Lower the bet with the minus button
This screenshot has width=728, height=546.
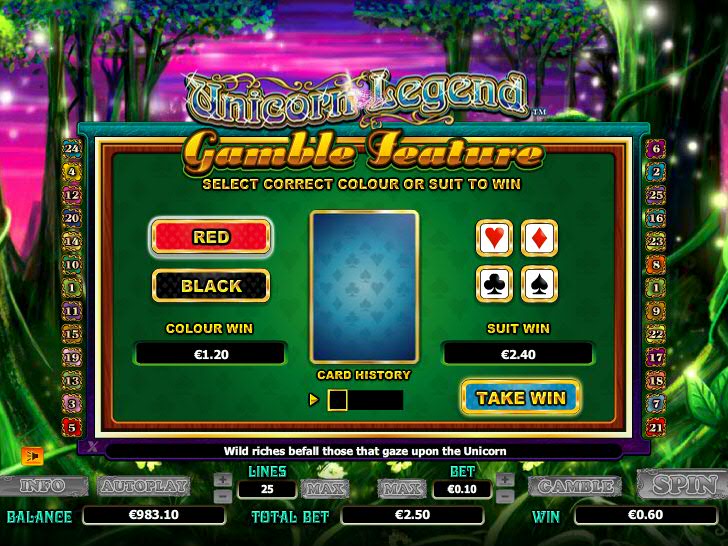(505, 495)
